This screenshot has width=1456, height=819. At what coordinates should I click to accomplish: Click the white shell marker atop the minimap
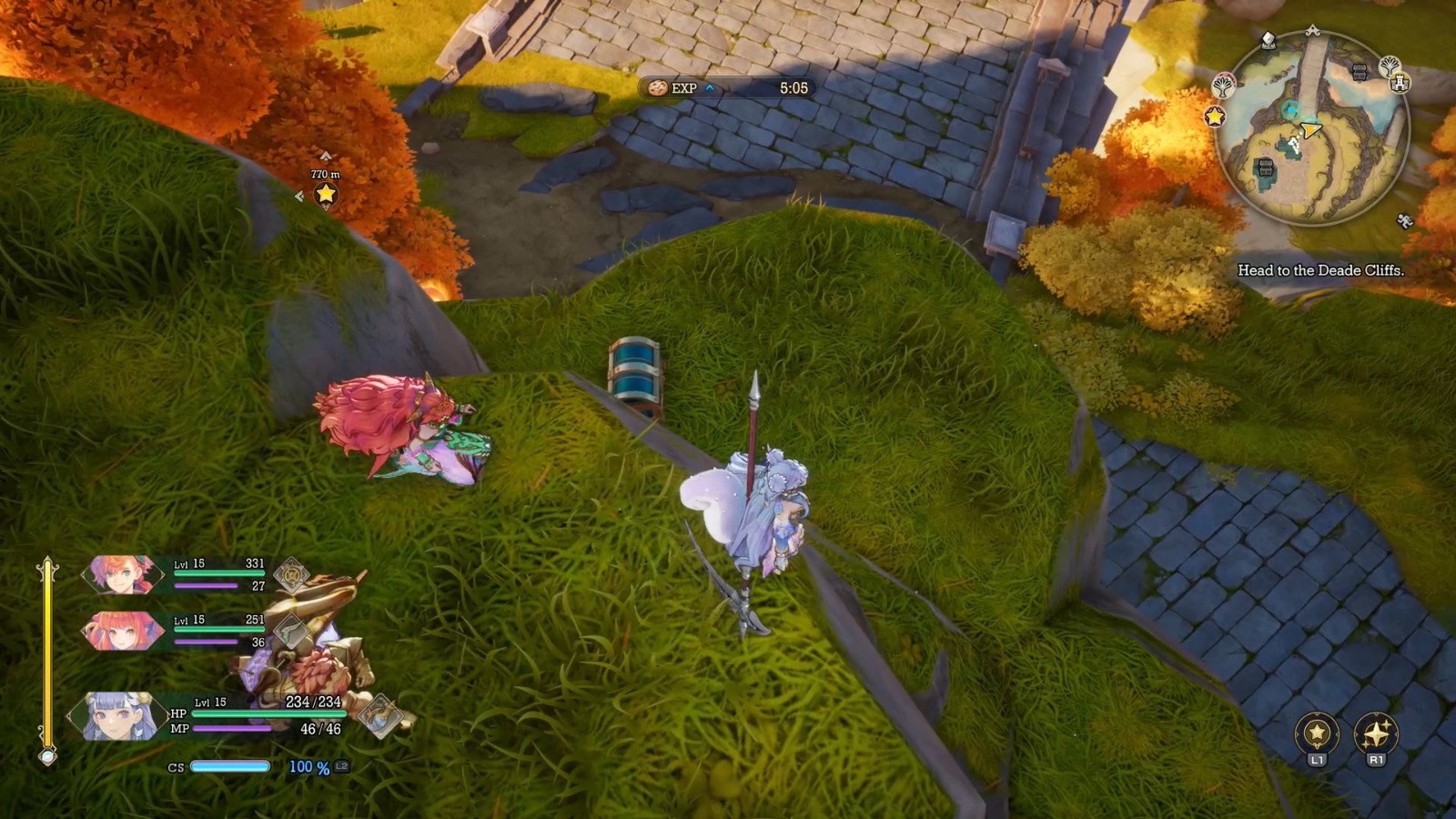[x=1267, y=39]
